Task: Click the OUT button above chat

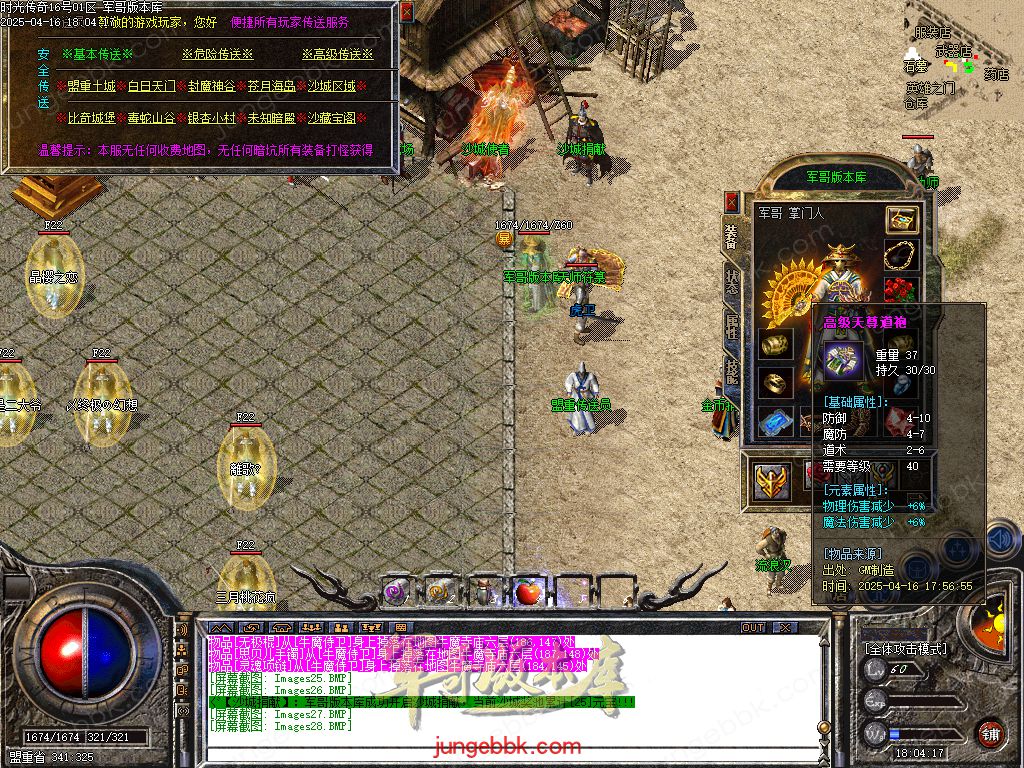Action: [753, 628]
